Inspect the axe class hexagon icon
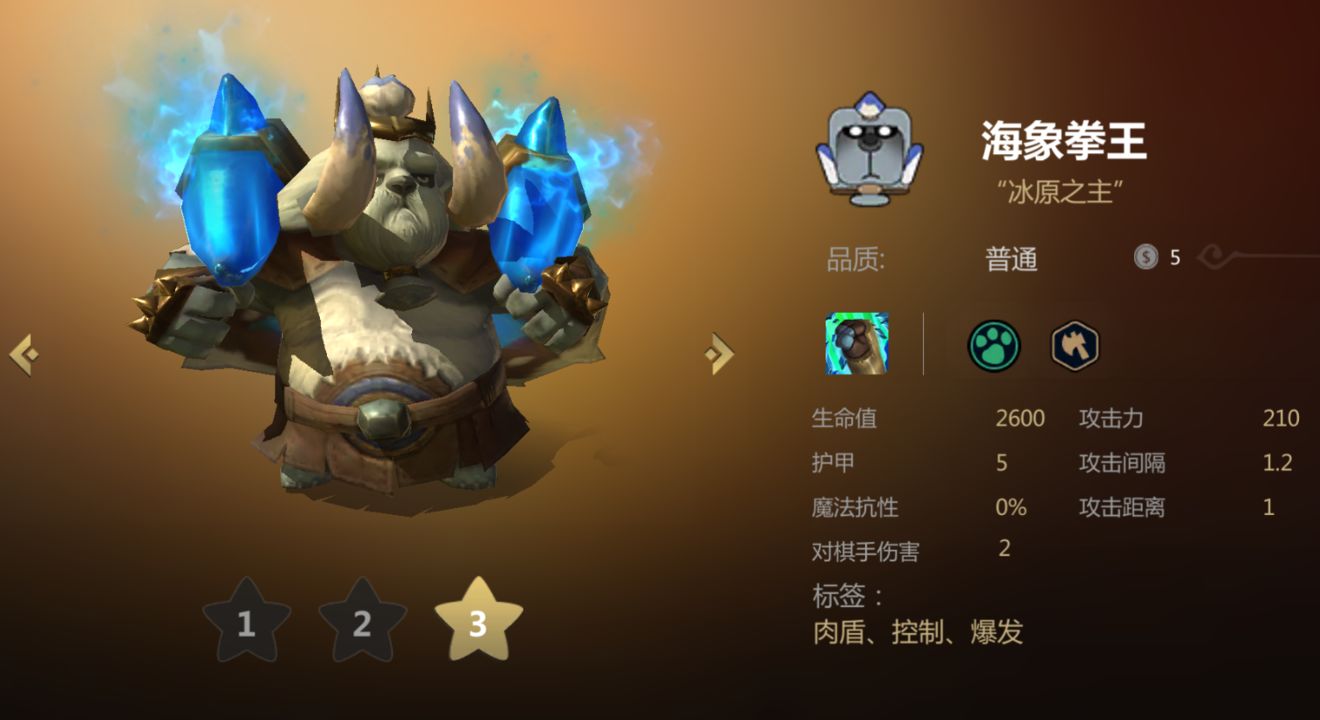The image size is (1320, 720). [x=1075, y=346]
